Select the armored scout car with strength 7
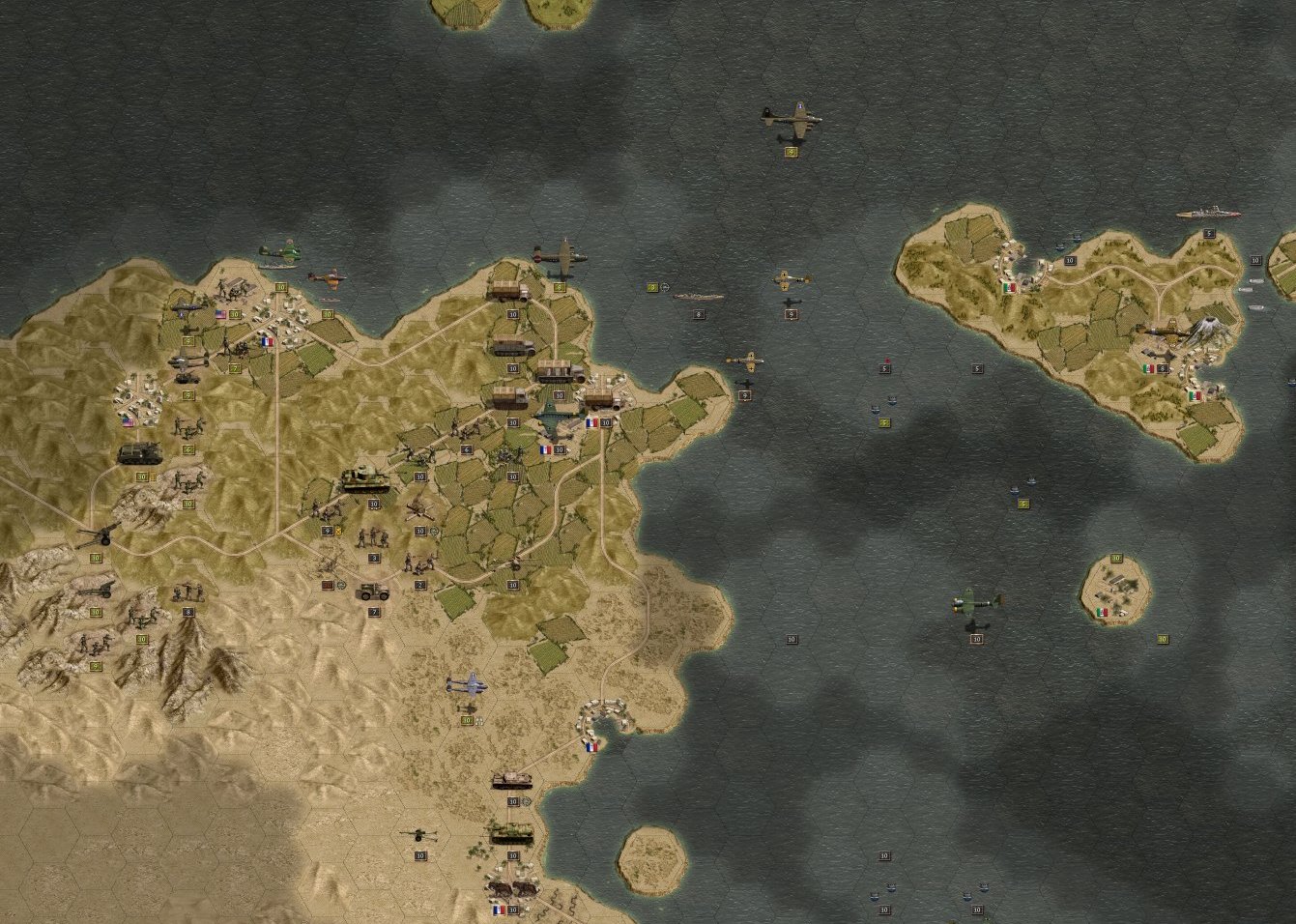Screen dimensions: 1296x924 pyautogui.click(x=373, y=592)
